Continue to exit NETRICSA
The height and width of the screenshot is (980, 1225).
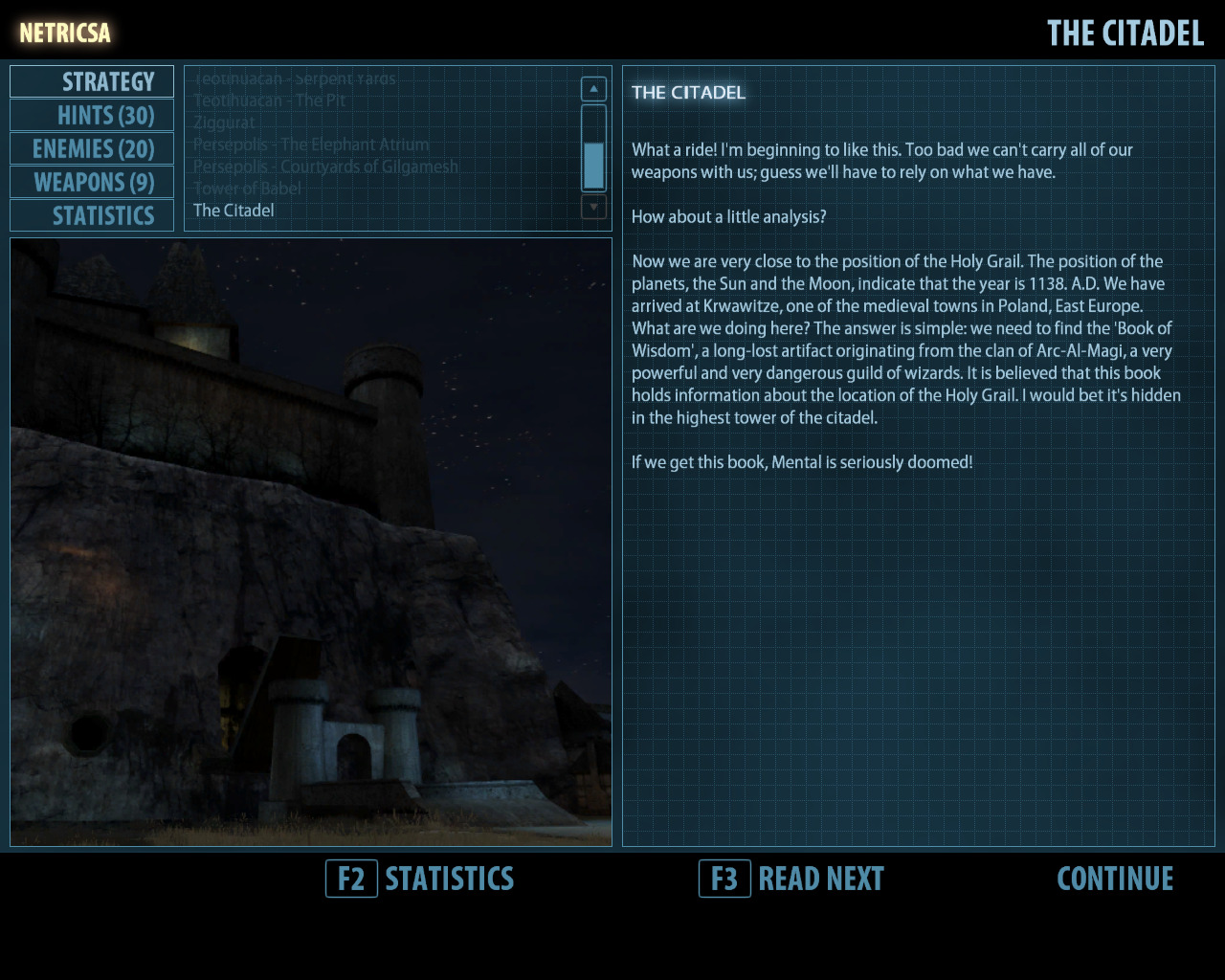(1115, 879)
